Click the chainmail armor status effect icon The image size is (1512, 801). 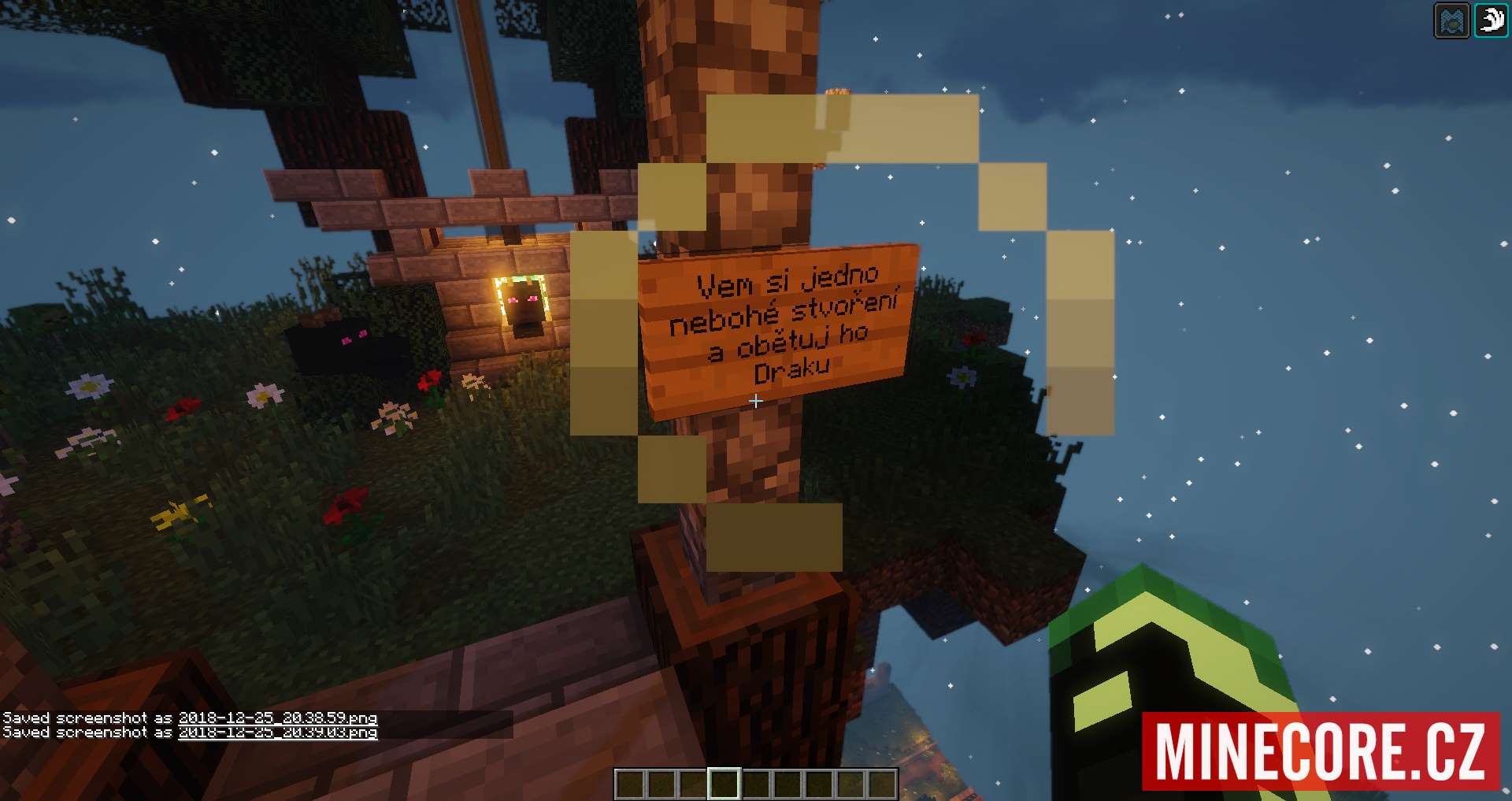click(x=1451, y=21)
